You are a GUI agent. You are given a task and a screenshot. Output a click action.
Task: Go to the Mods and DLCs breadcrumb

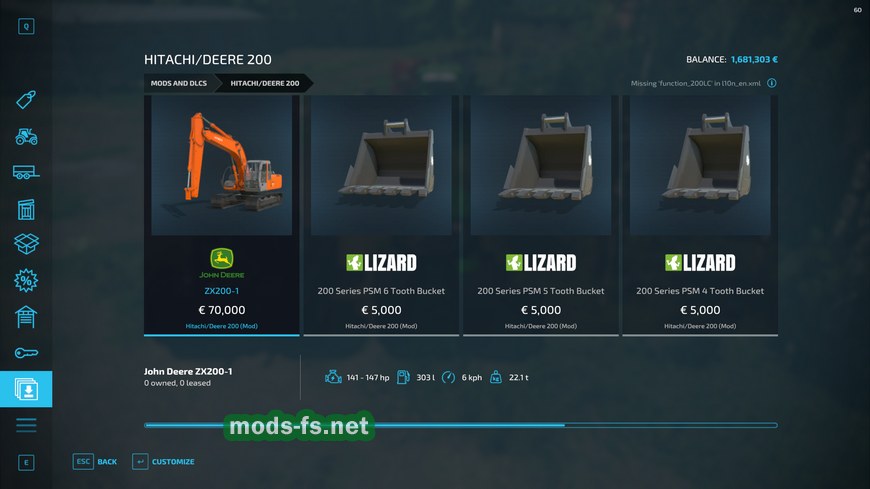click(179, 83)
